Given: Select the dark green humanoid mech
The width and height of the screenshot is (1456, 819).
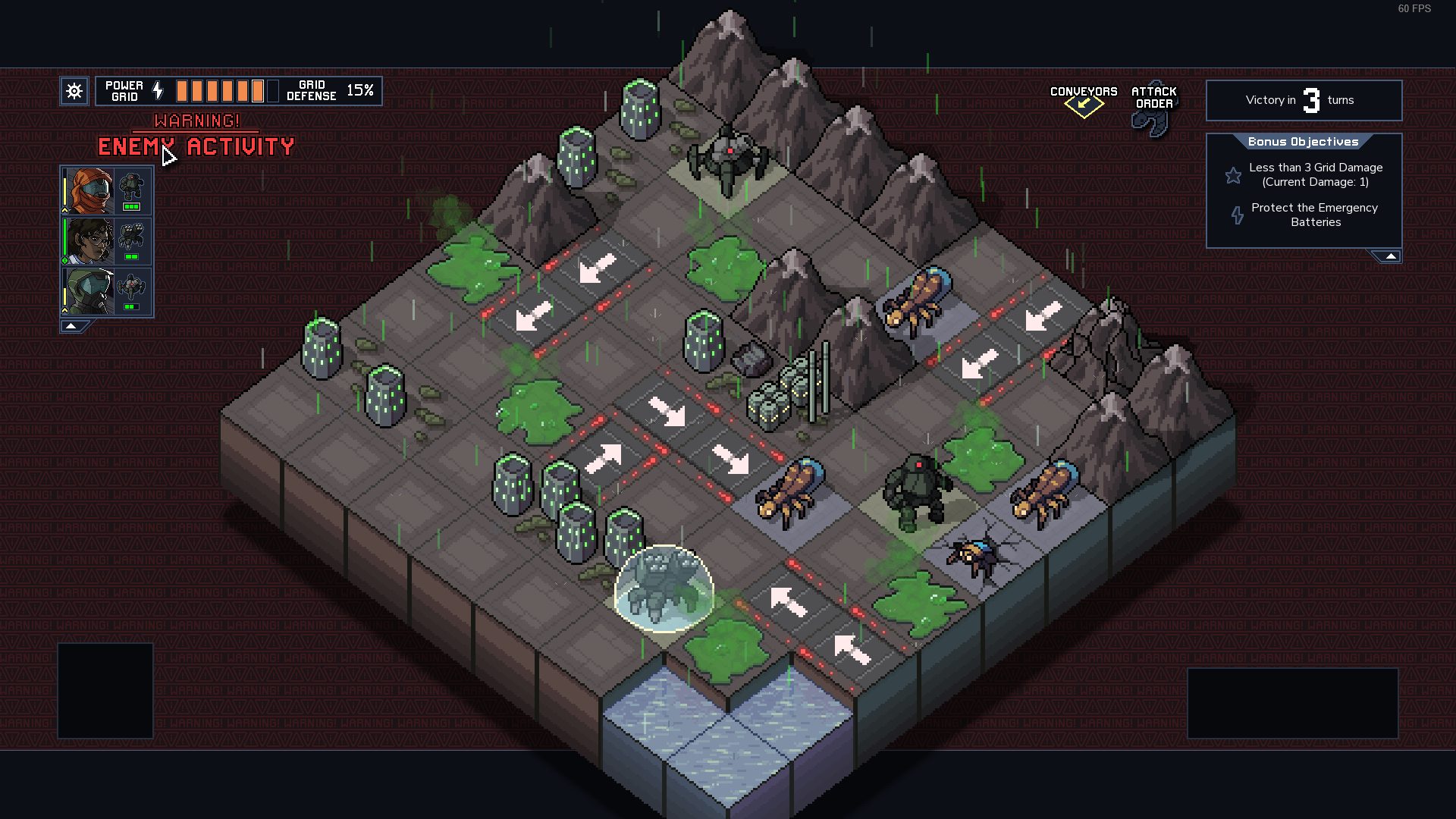Looking at the screenshot, I should (916, 491).
